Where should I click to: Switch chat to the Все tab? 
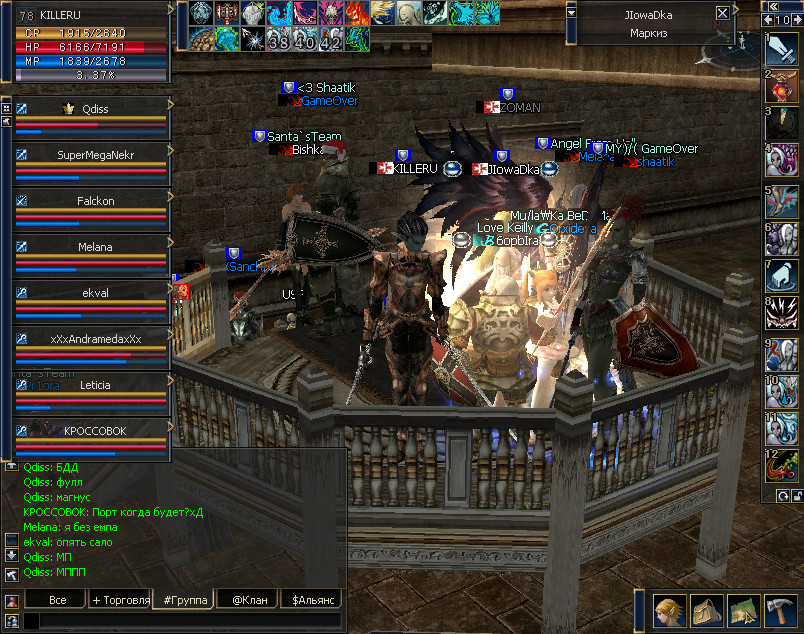coord(58,600)
